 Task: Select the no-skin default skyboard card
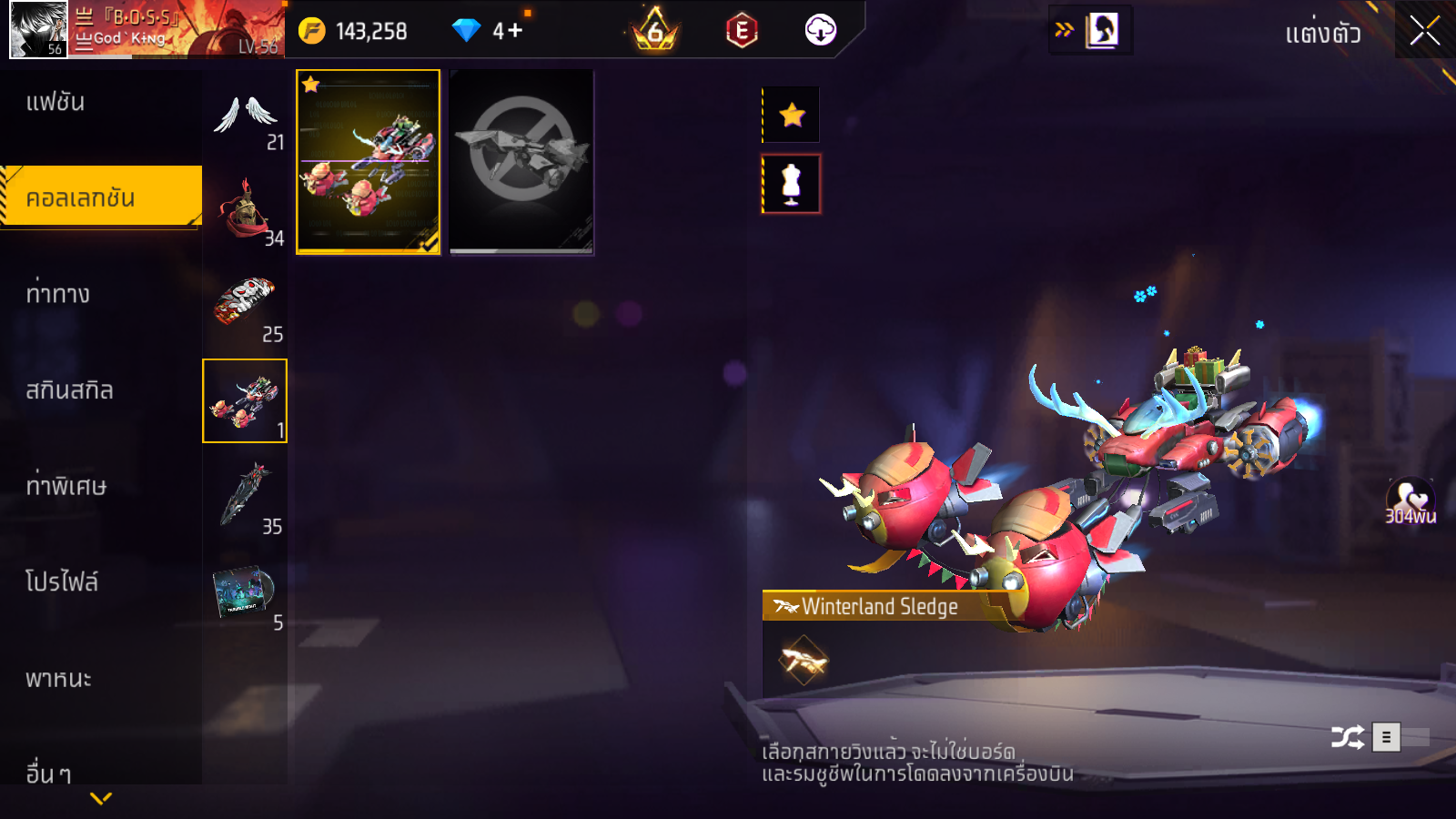(x=521, y=162)
